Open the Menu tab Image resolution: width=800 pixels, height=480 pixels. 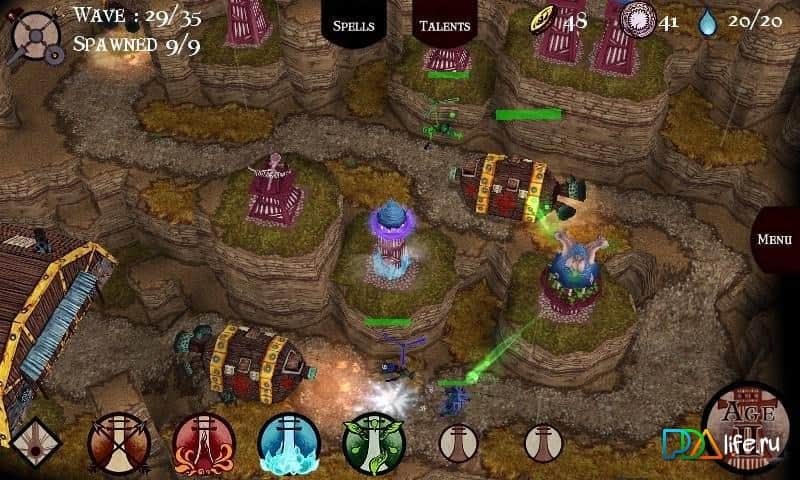pos(775,240)
